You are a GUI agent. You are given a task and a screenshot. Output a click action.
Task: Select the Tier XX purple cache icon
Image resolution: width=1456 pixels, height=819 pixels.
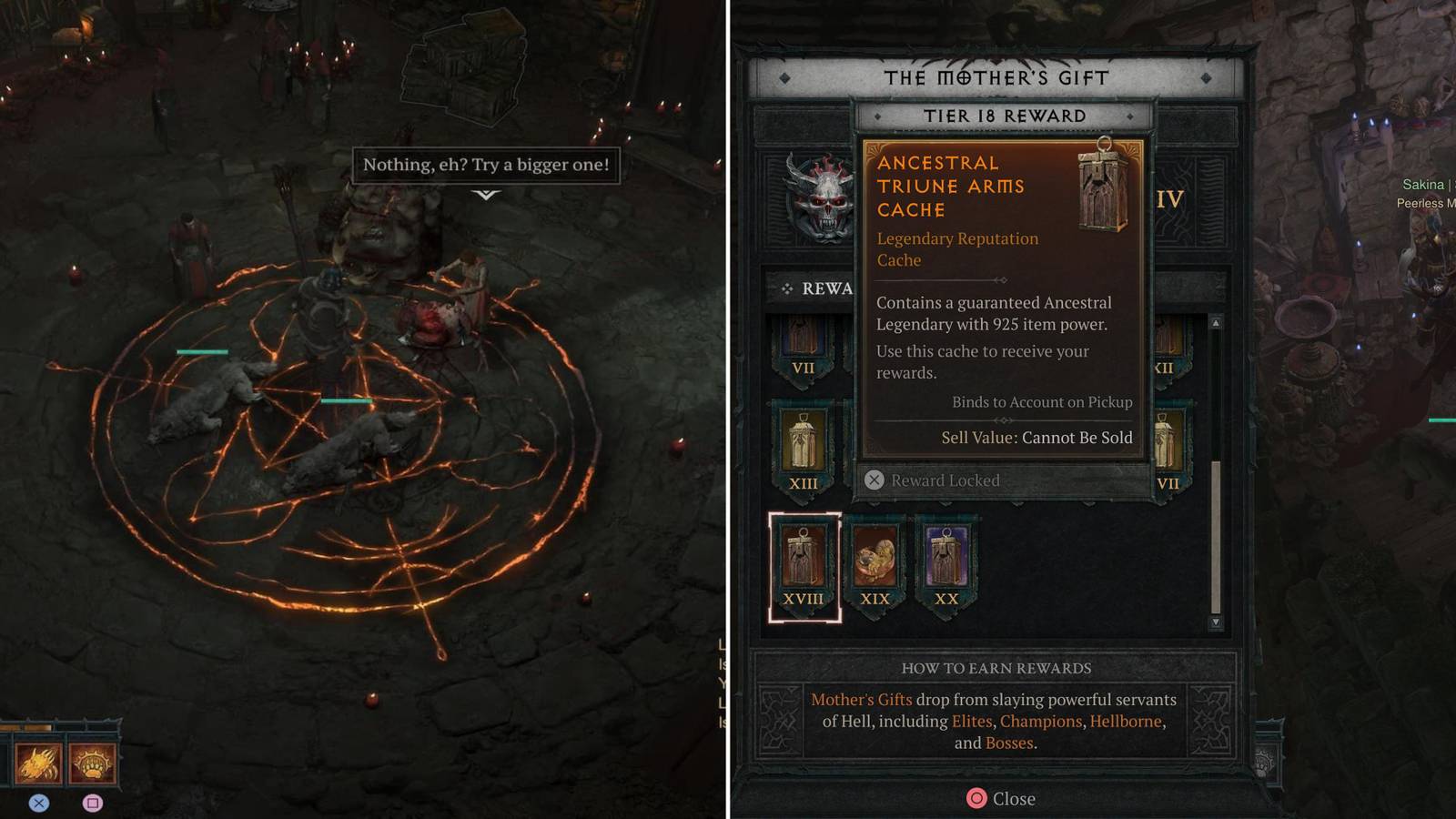947,557
